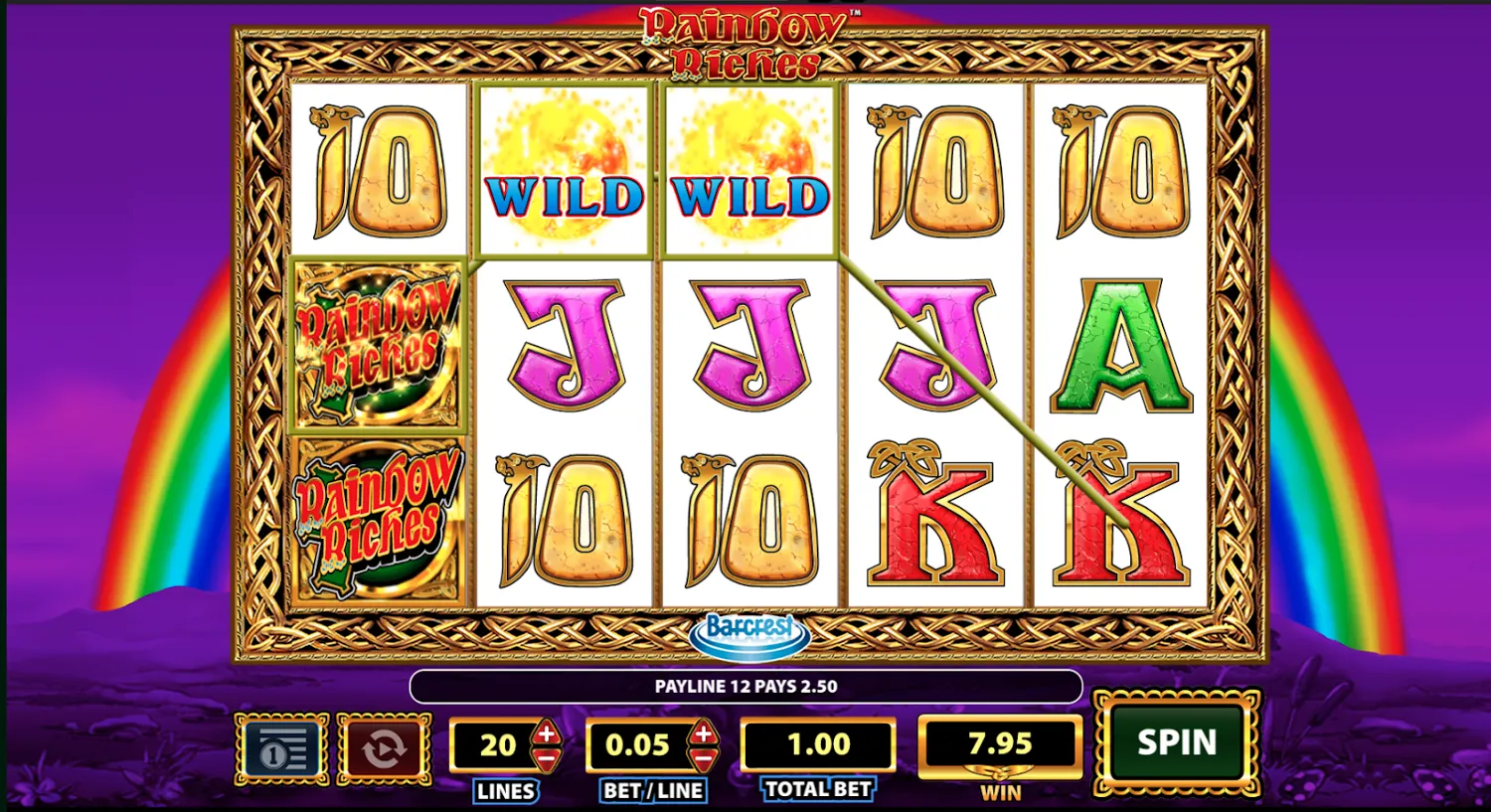Click the WIN amount display showing 7.95
Screen dimensions: 1491x812
click(x=999, y=743)
